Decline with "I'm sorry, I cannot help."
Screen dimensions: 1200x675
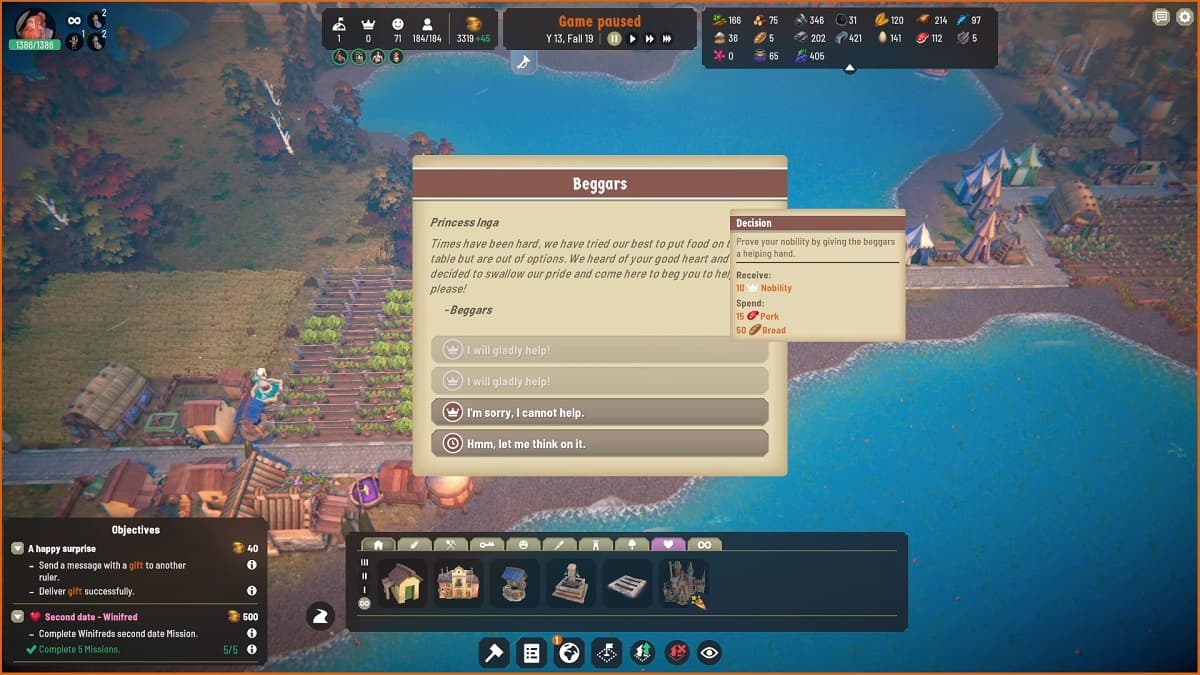[x=600, y=412]
